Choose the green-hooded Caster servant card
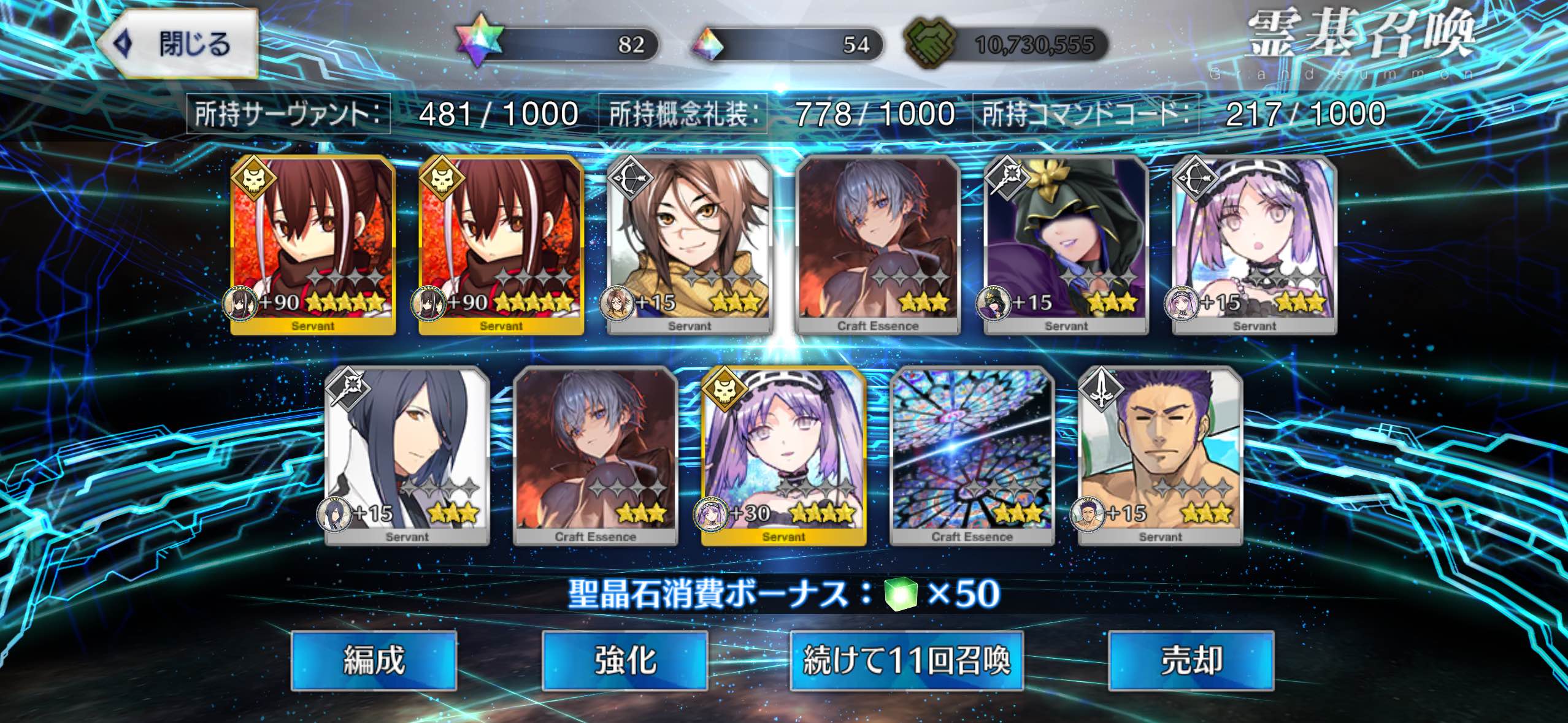The image size is (1568, 723). tap(1066, 245)
